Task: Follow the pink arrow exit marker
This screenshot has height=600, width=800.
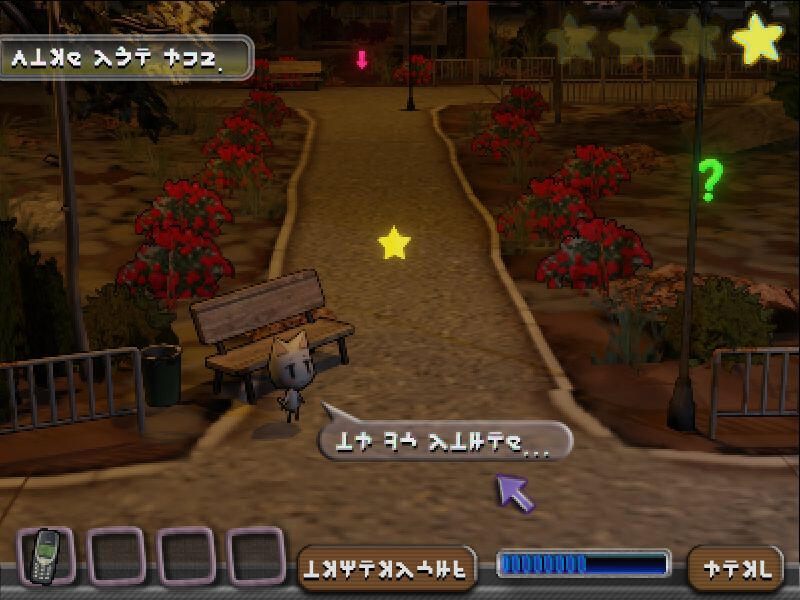Action: pos(362,59)
